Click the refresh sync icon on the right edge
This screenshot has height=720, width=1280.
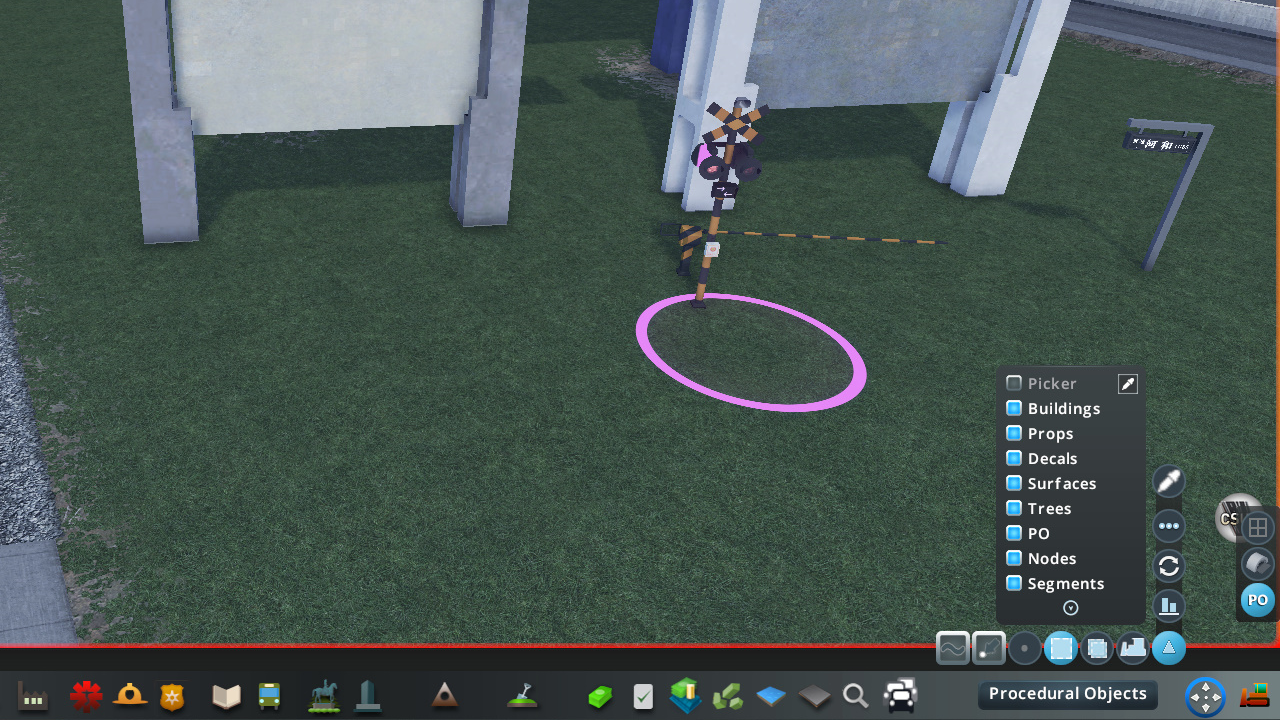click(x=1168, y=566)
